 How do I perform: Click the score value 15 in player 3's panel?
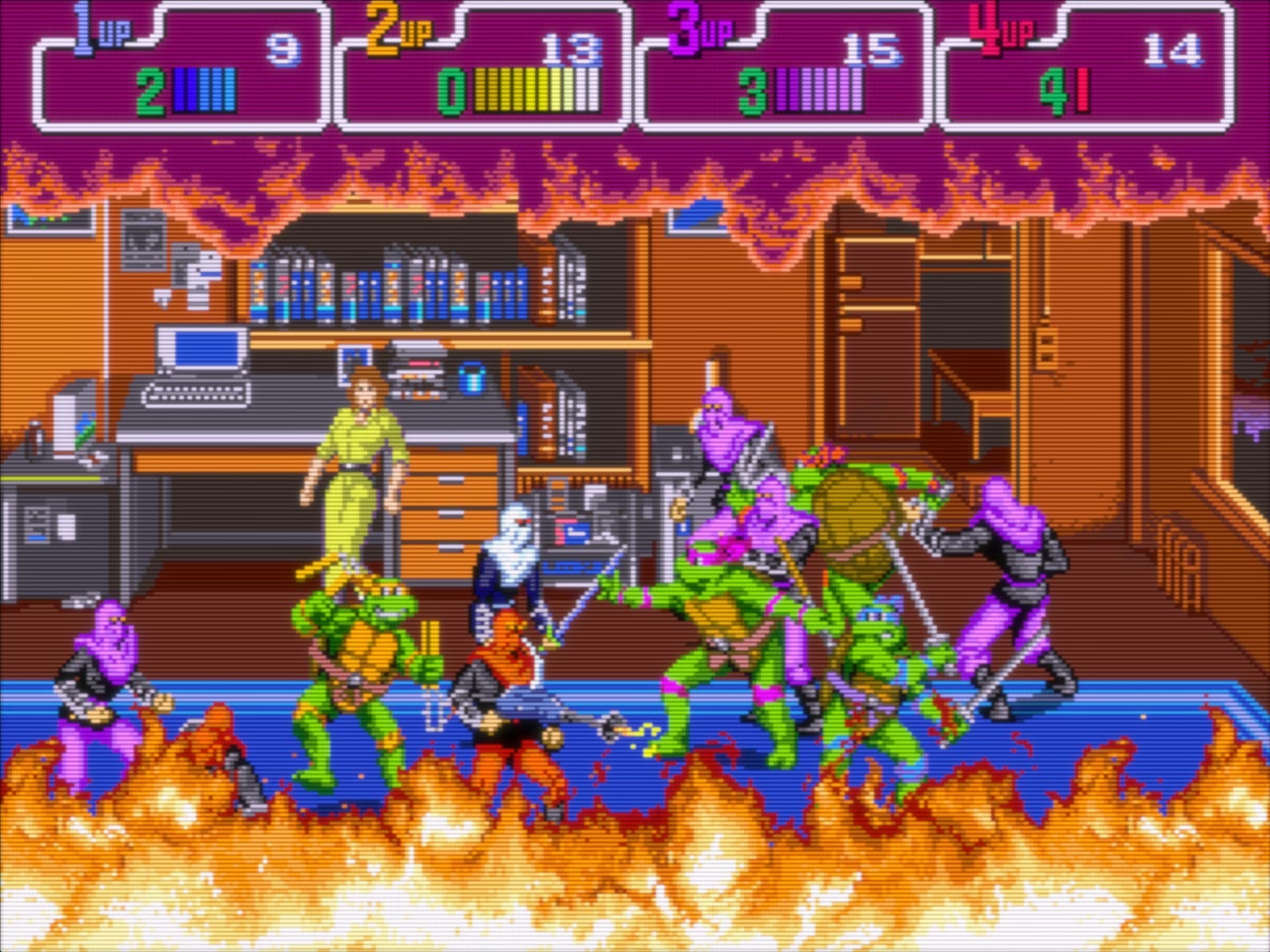pyautogui.click(x=868, y=48)
